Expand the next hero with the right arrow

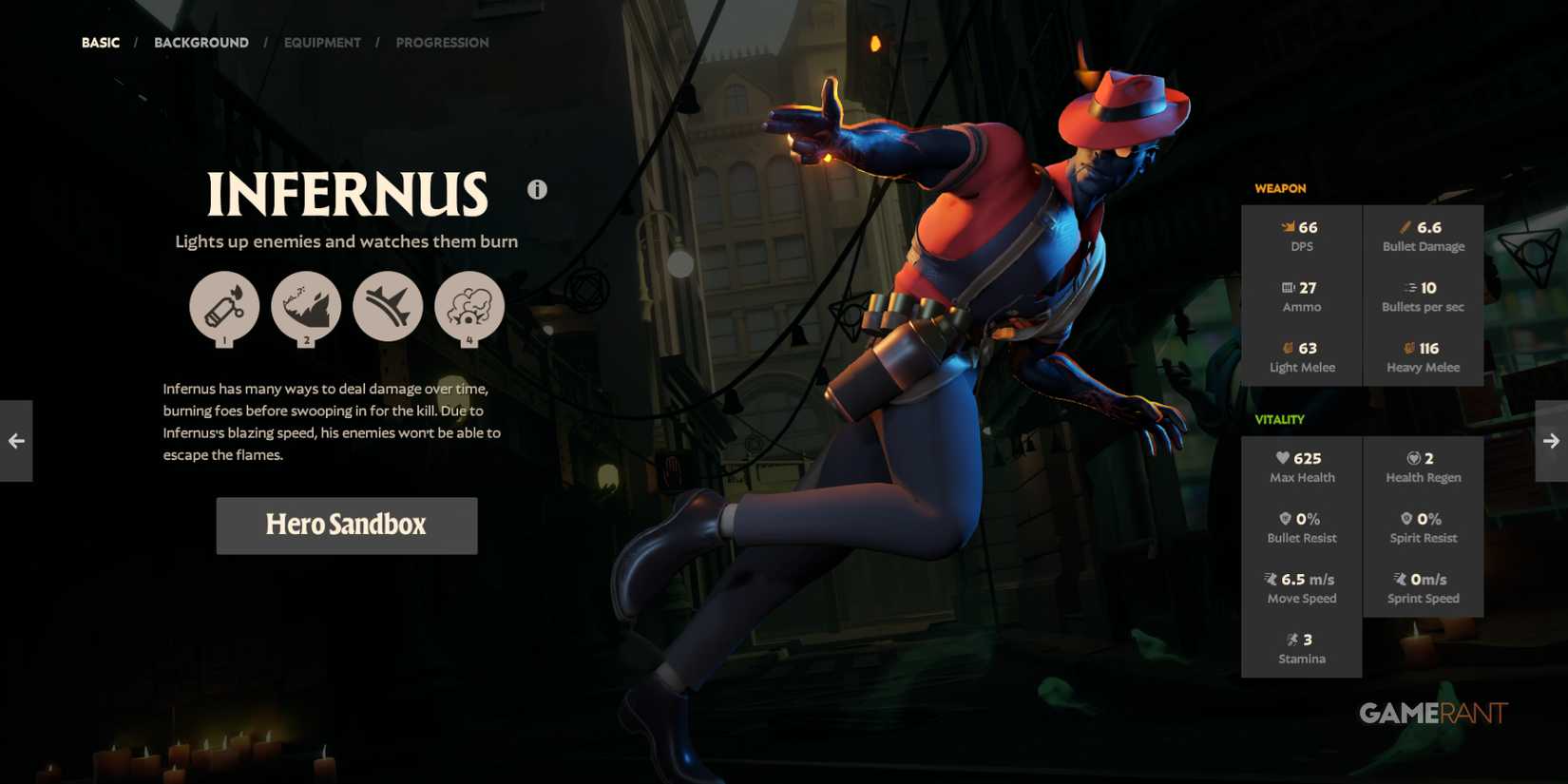click(x=1552, y=440)
